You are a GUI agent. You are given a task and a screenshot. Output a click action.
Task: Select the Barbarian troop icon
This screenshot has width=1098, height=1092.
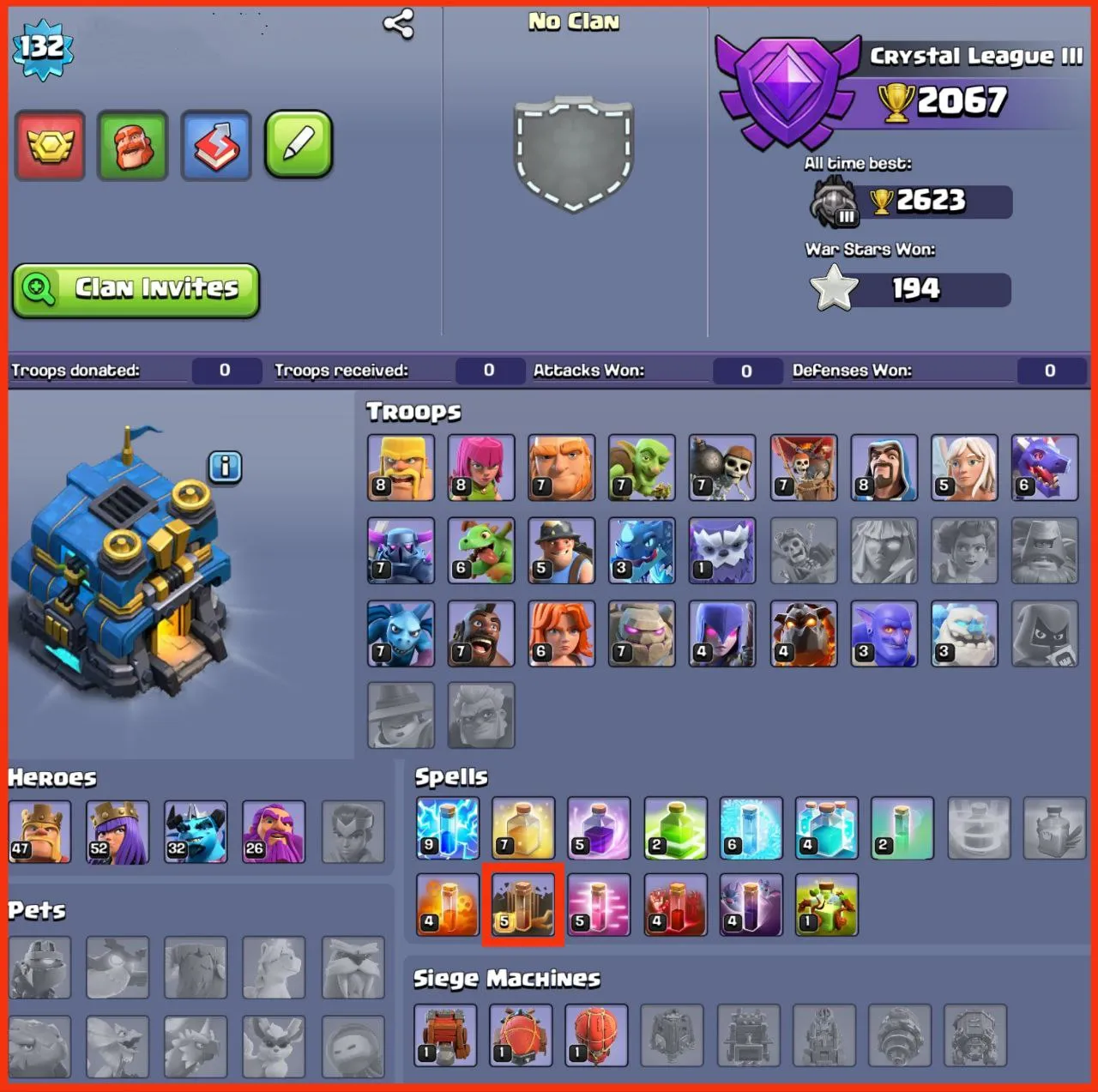point(401,468)
